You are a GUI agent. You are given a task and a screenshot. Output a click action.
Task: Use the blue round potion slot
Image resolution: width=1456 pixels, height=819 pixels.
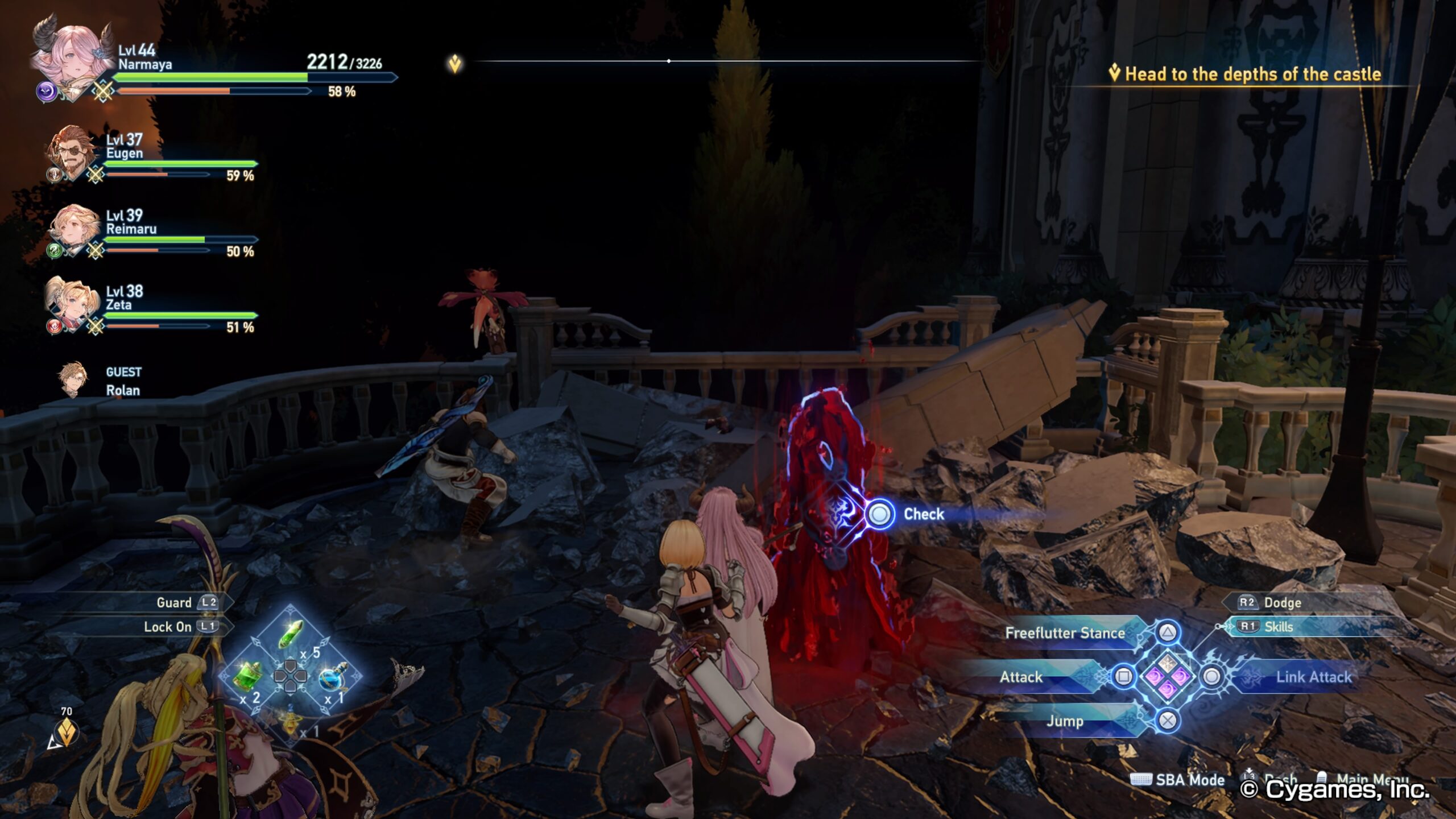(333, 677)
